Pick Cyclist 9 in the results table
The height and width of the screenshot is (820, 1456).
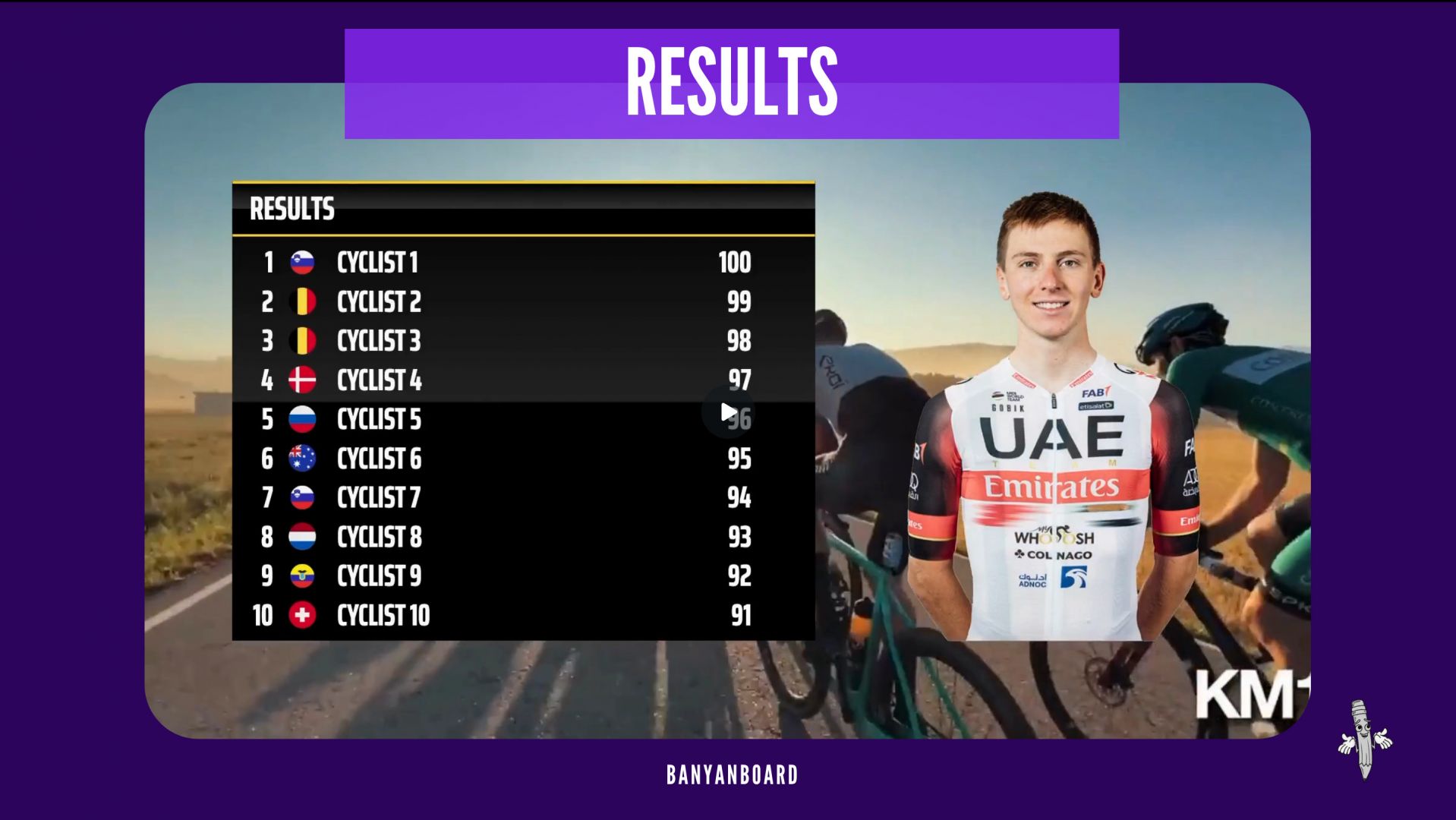tap(379, 576)
